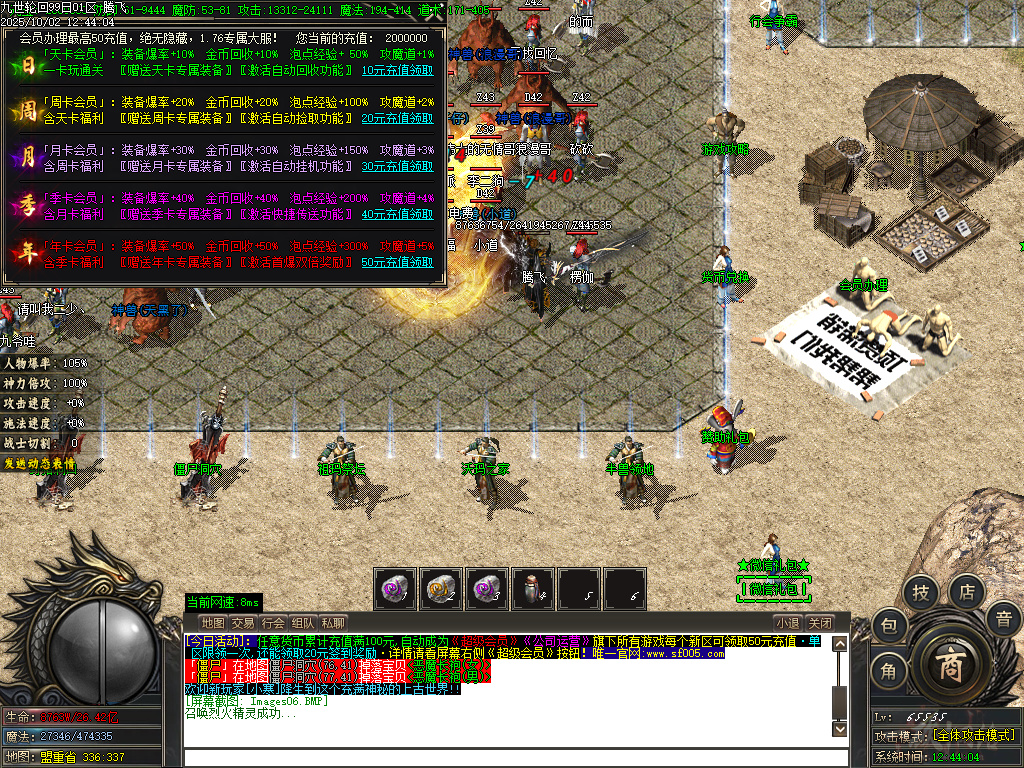Screen dimensions: 1024x768
Task: Click the 小退 logout button
Action: pos(787,622)
